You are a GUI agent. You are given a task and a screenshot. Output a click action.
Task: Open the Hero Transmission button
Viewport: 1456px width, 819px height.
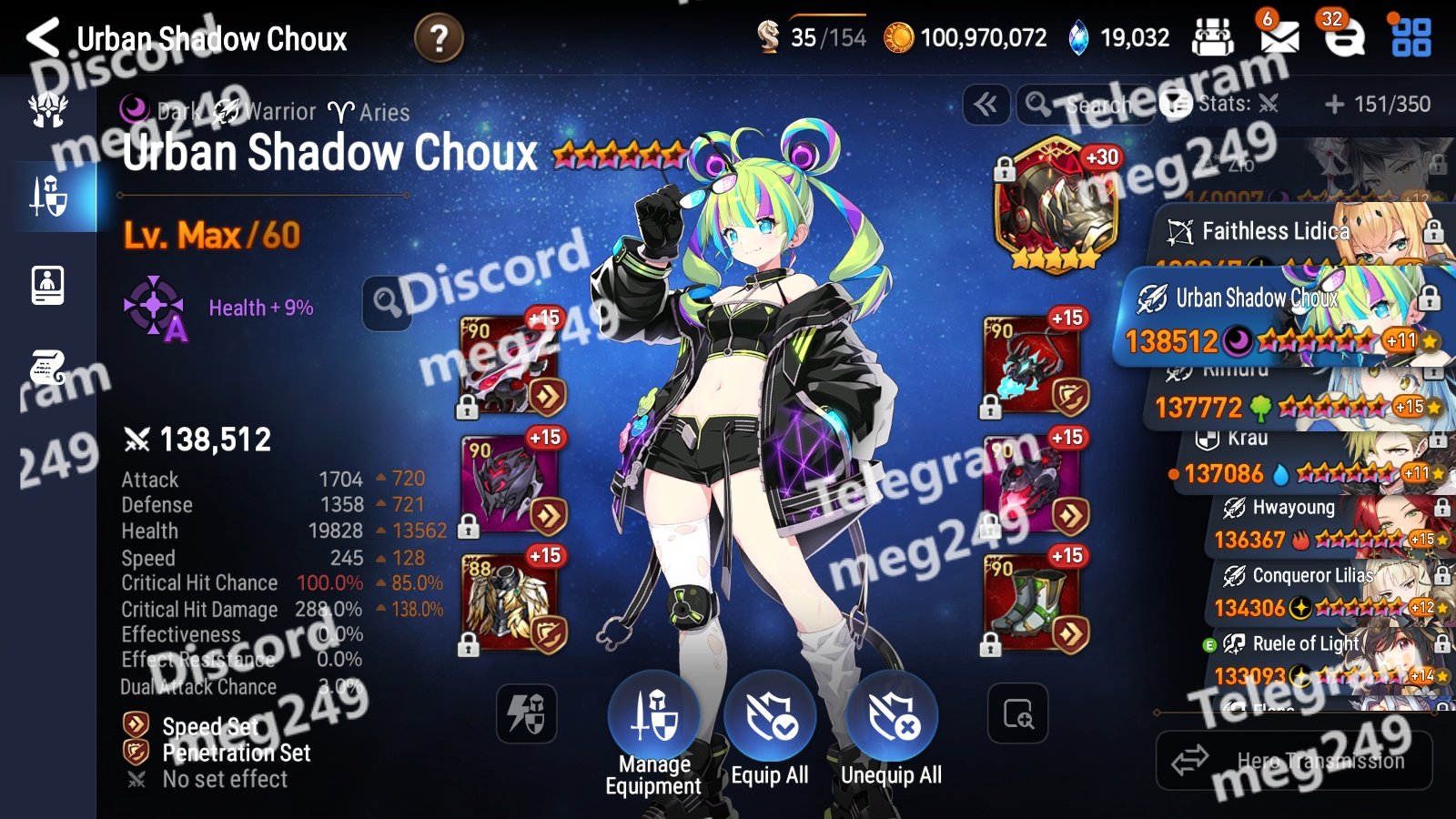(x=1294, y=761)
